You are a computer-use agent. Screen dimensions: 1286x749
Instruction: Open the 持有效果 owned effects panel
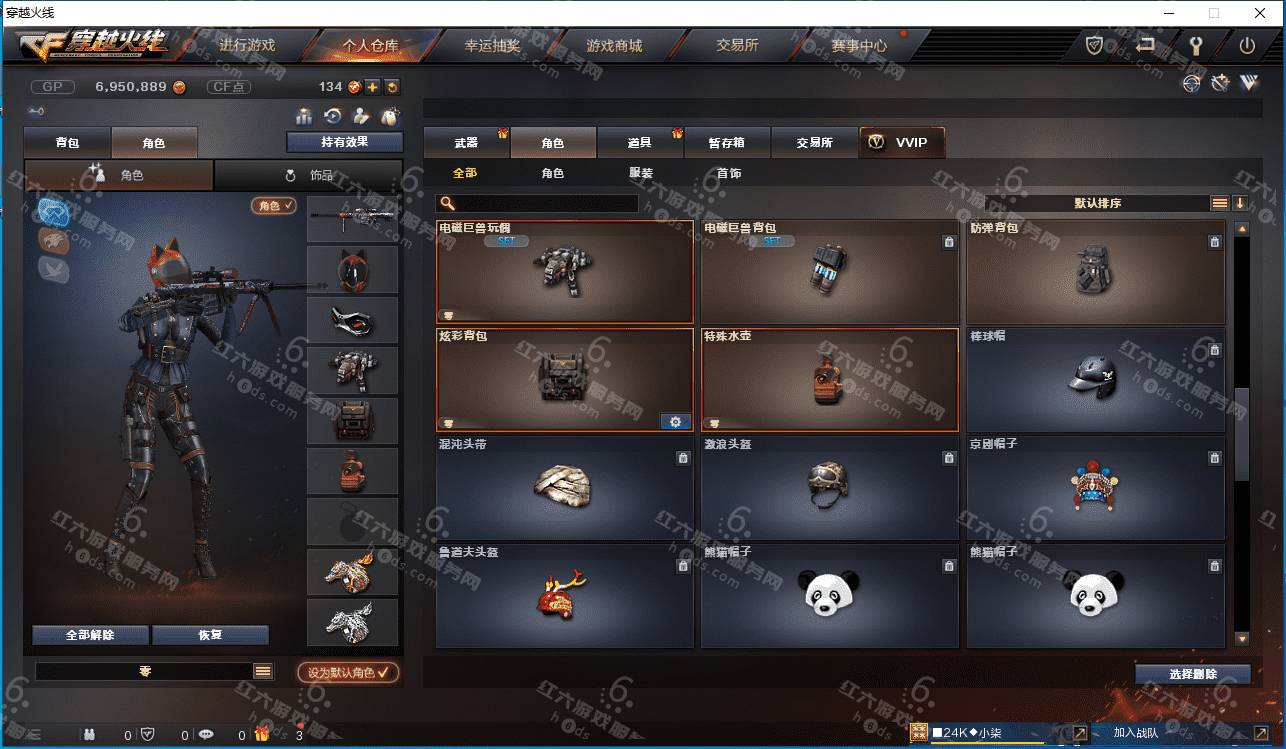coord(344,142)
